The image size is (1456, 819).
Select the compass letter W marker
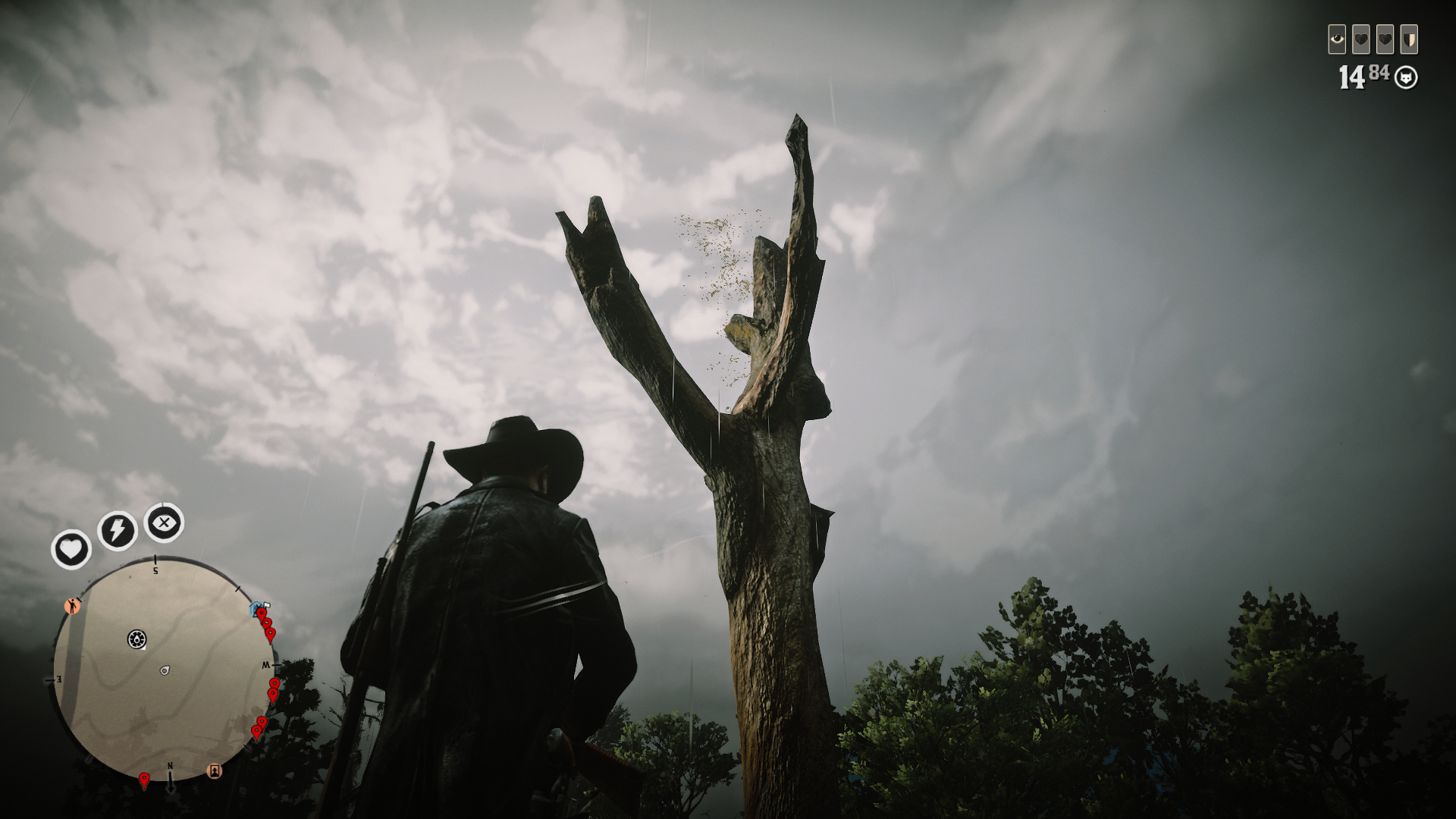265,664
